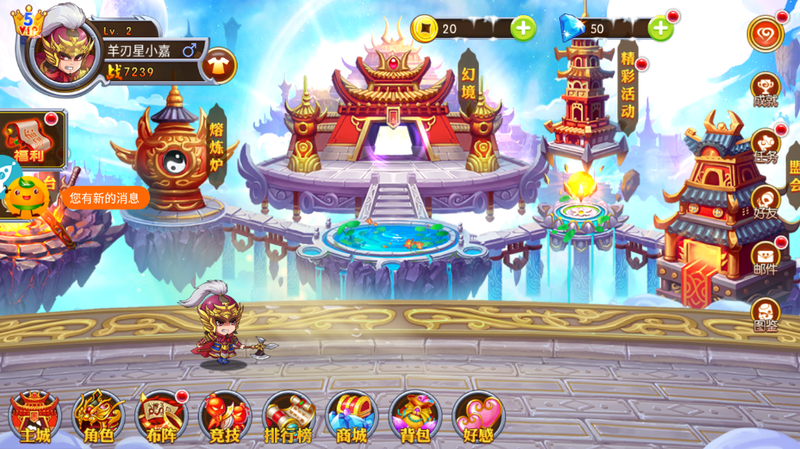800x449 pixels.
Task: Click the red swirl icon at top right
Action: tap(766, 32)
